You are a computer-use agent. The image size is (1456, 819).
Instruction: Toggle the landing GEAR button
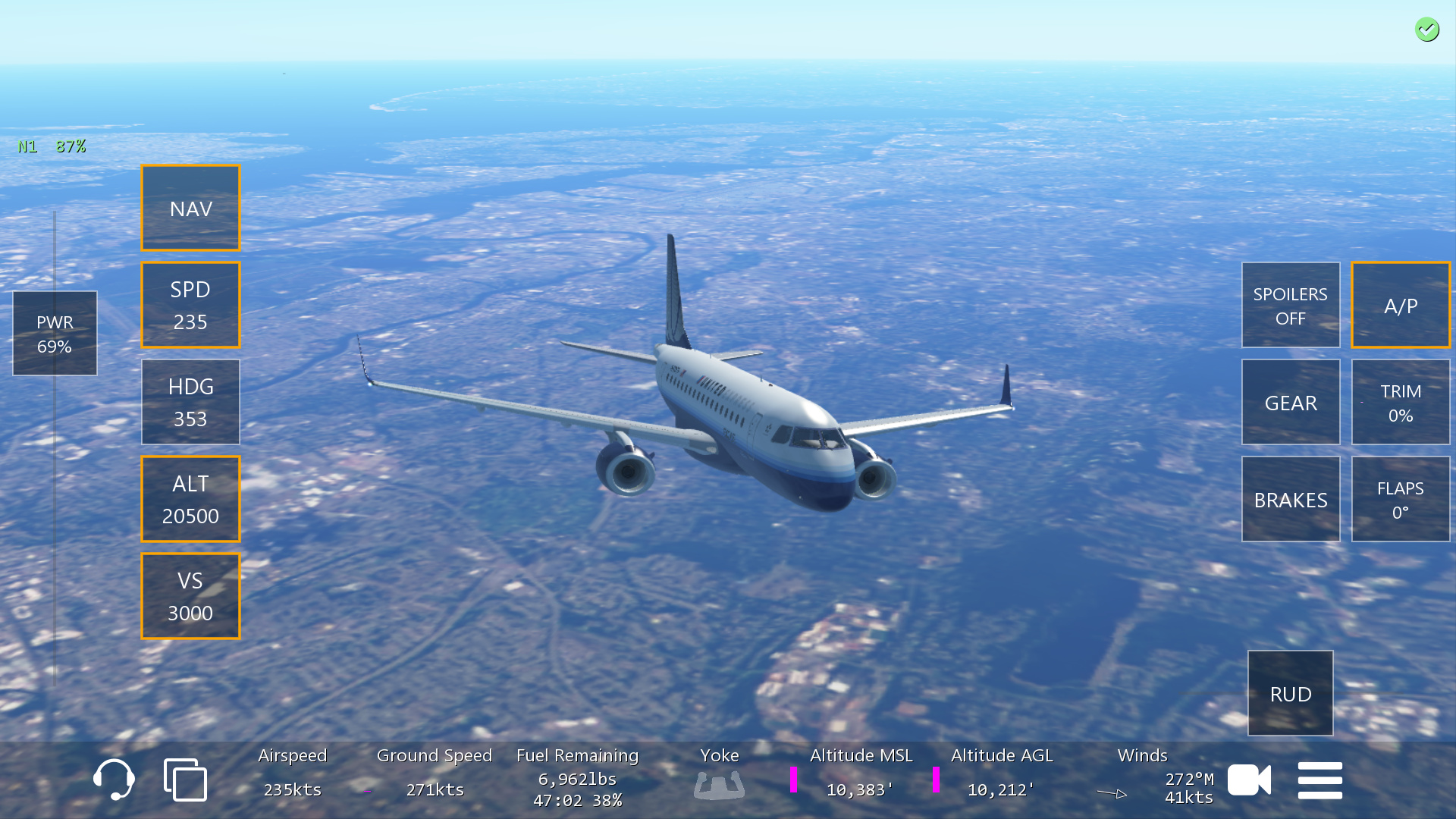click(x=1290, y=402)
